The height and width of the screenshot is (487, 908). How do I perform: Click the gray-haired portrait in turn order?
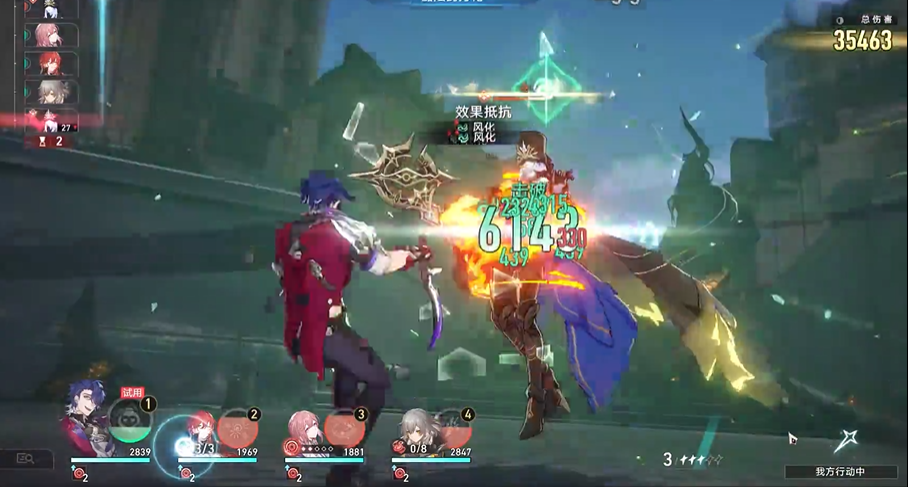coord(50,92)
